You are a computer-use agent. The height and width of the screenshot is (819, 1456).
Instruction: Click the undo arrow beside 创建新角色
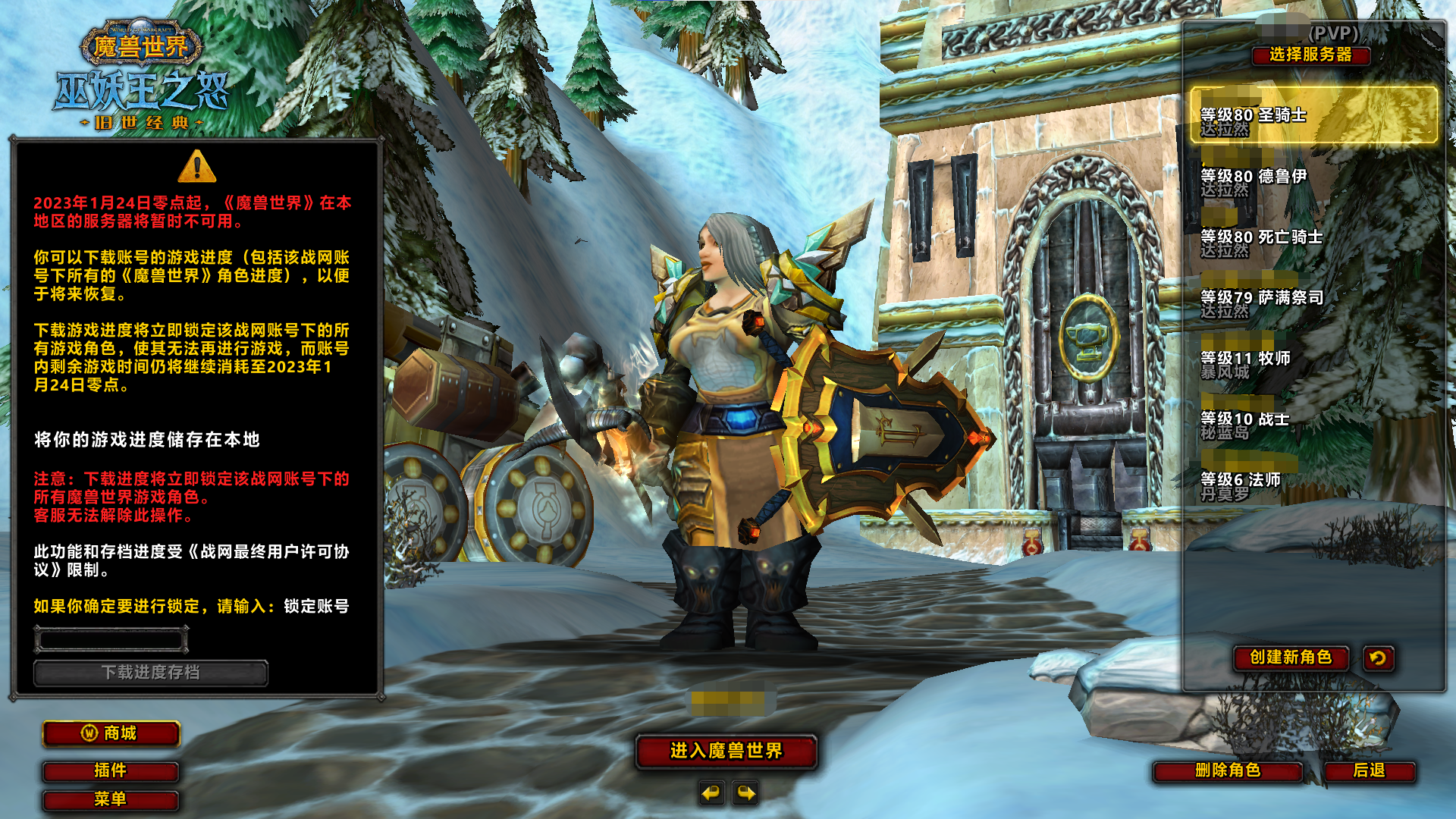[x=1378, y=657]
